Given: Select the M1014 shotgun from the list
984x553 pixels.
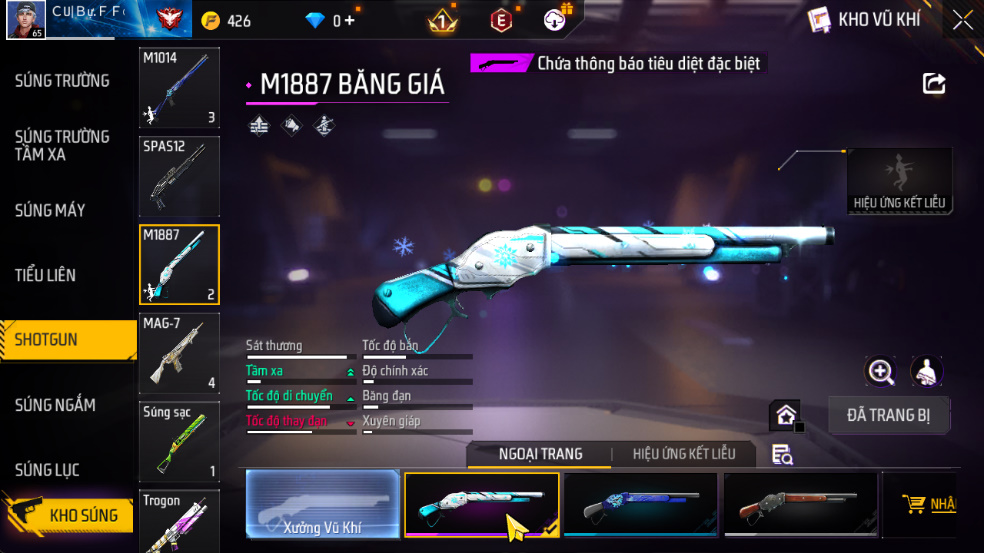Looking at the screenshot, I should point(179,88).
